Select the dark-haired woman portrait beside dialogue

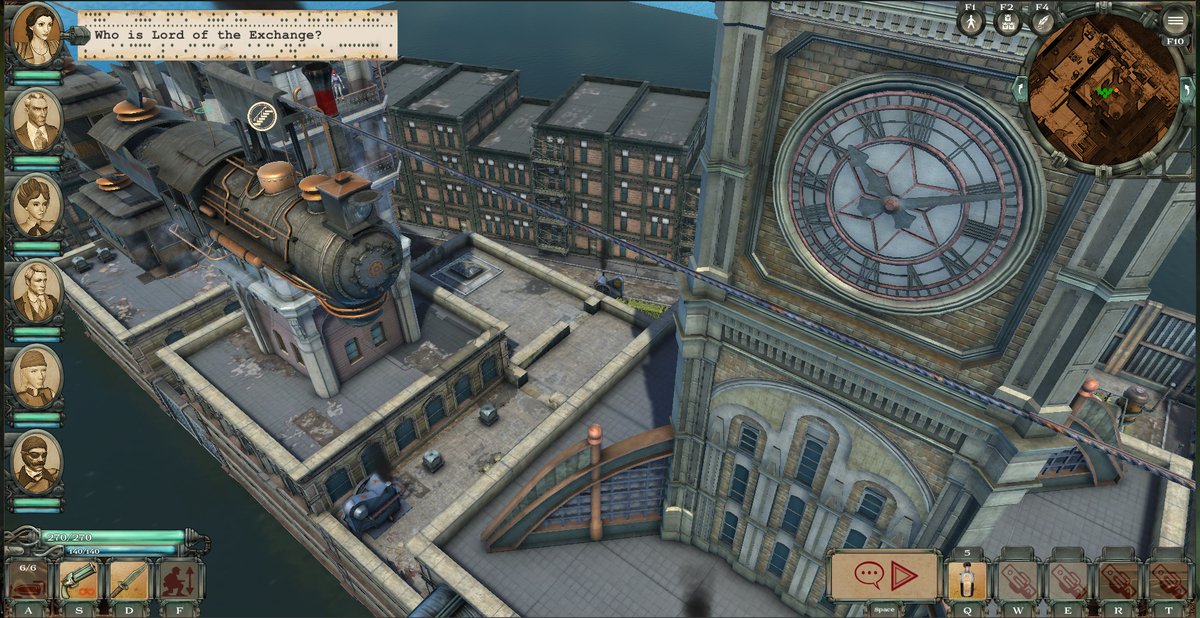(36, 34)
